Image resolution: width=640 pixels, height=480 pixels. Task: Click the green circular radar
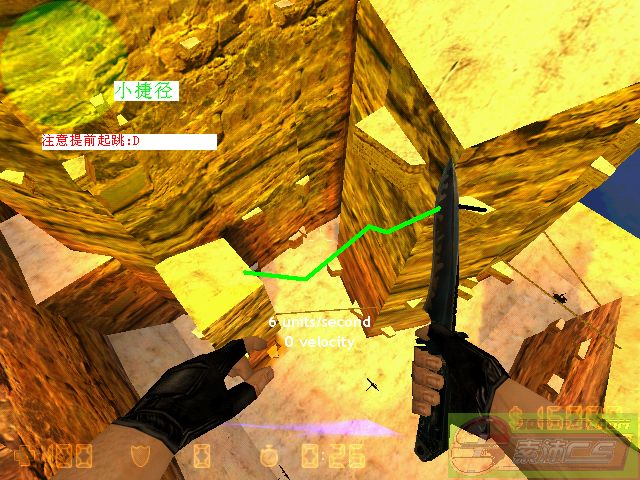coord(62,60)
